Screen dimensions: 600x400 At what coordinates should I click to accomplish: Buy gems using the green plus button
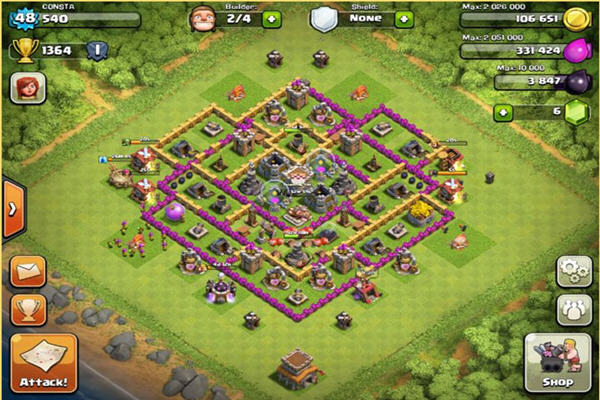pyautogui.click(x=503, y=112)
